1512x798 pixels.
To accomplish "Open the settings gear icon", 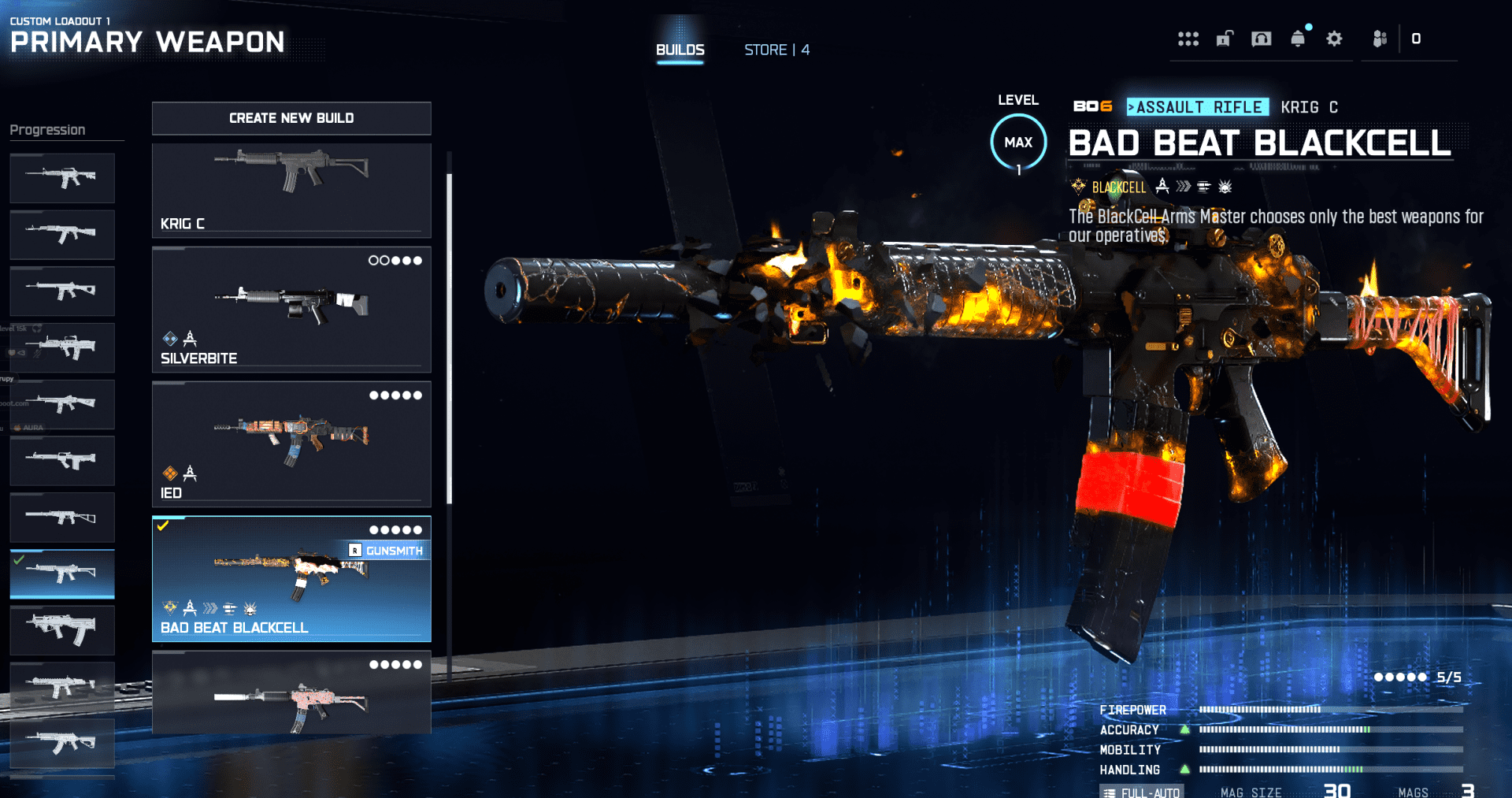I will coord(1334,39).
